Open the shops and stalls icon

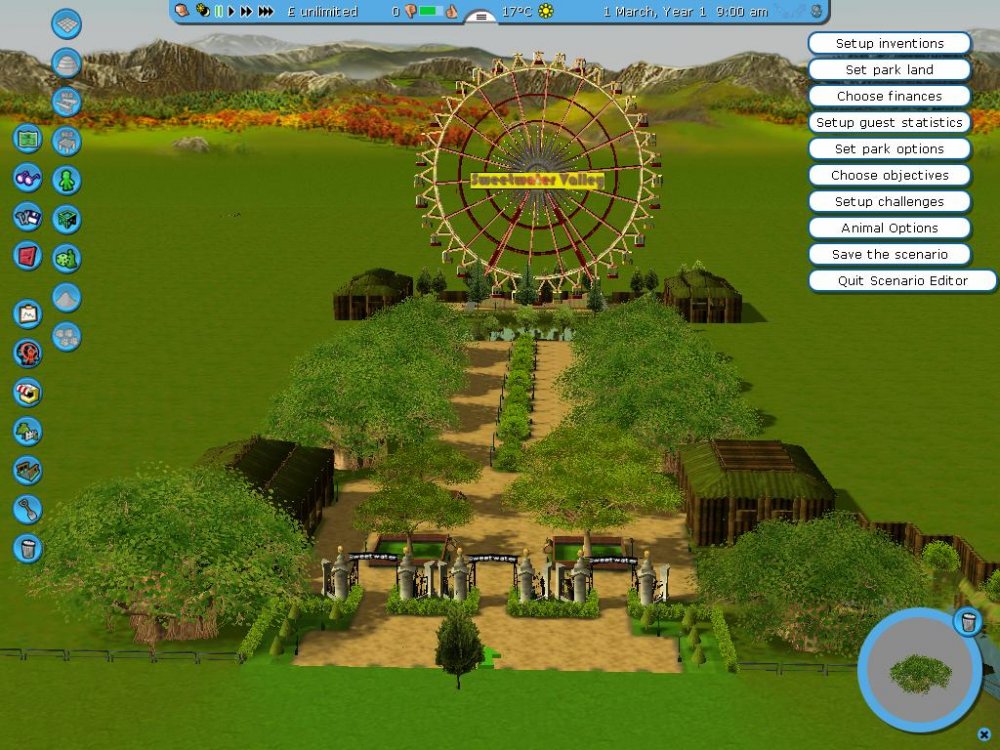(28, 391)
